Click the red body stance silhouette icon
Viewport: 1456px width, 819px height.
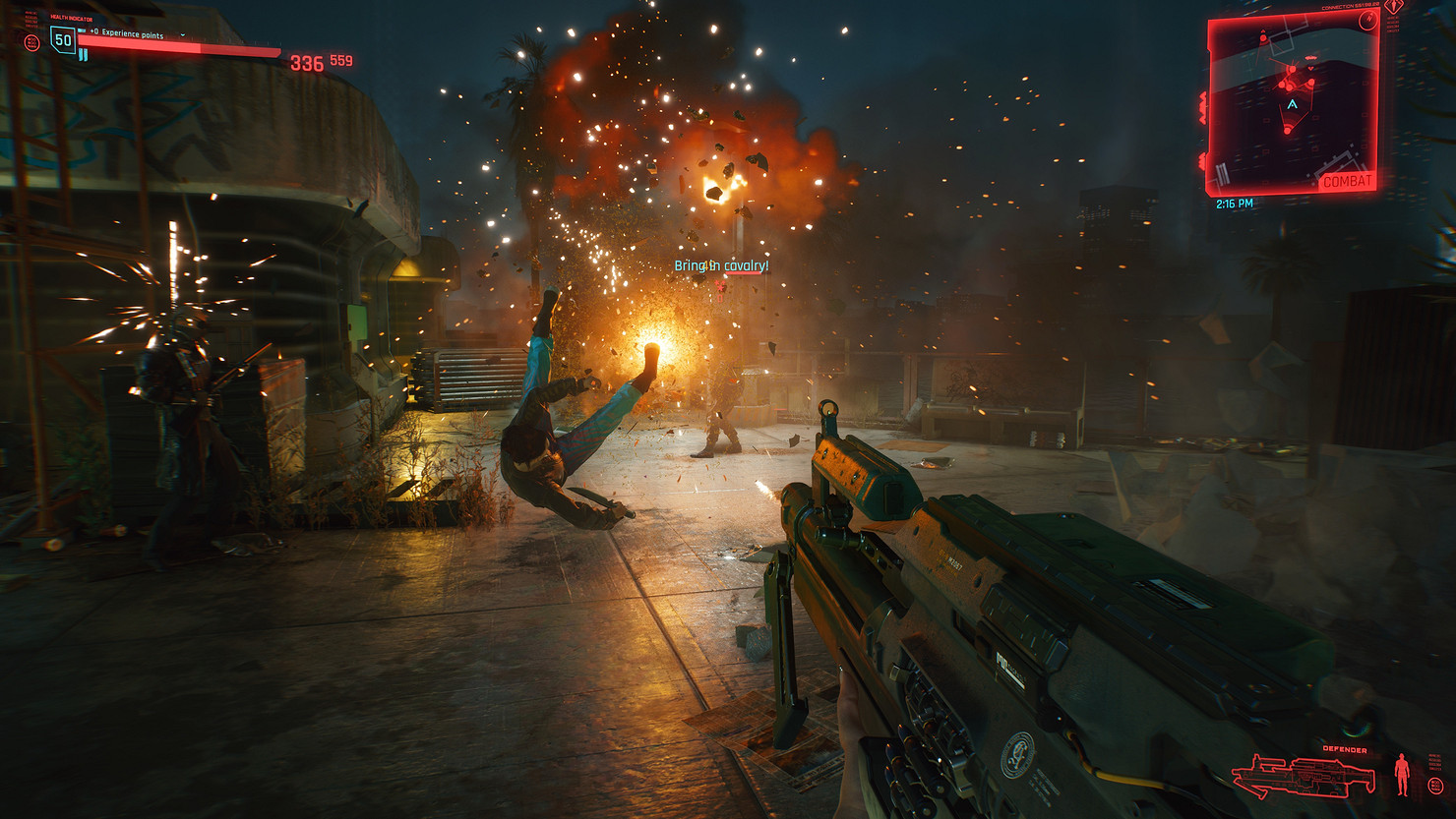[1402, 775]
